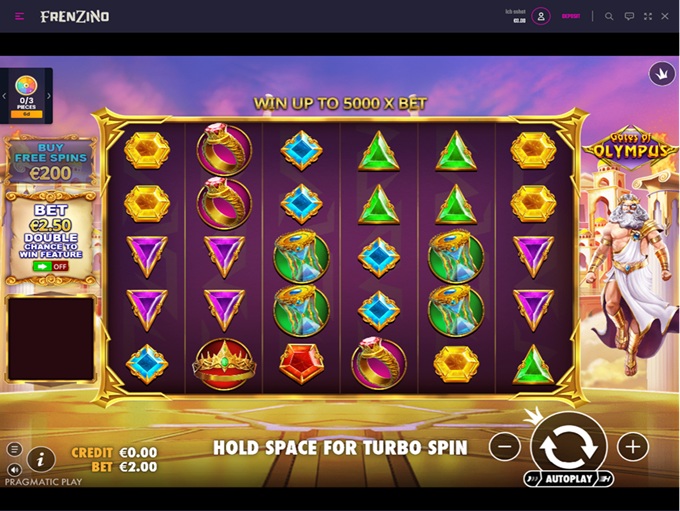Open the user account profile icon
The height and width of the screenshot is (511, 680).
click(x=541, y=16)
